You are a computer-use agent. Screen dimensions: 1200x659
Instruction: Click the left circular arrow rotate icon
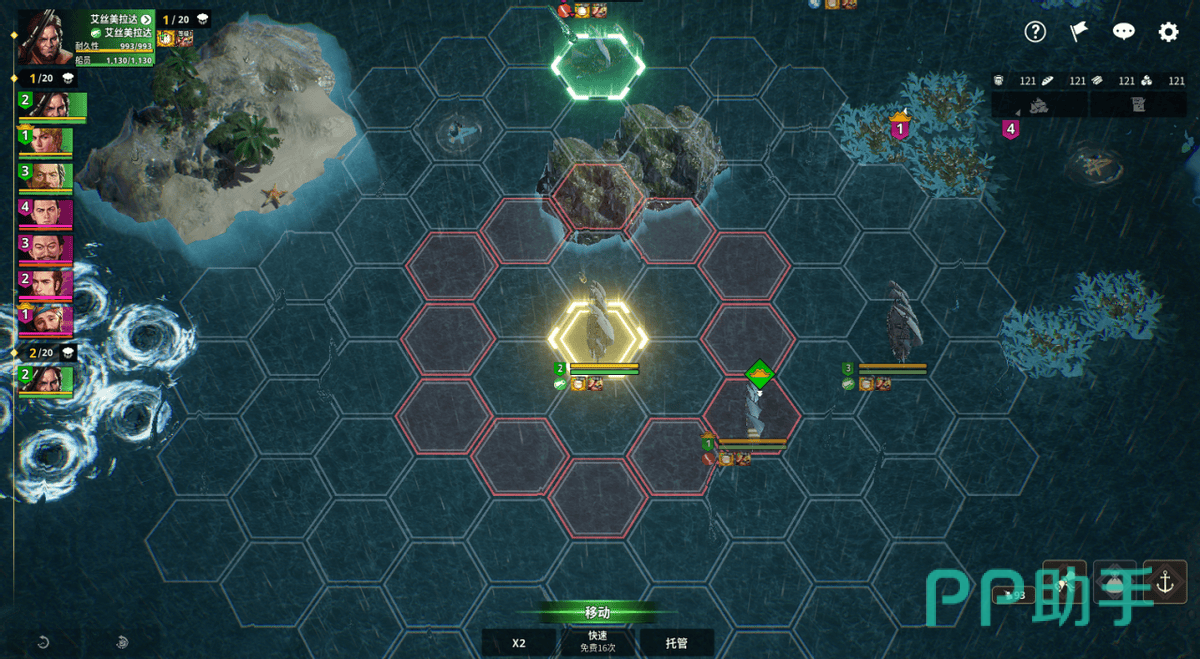pyautogui.click(x=44, y=642)
